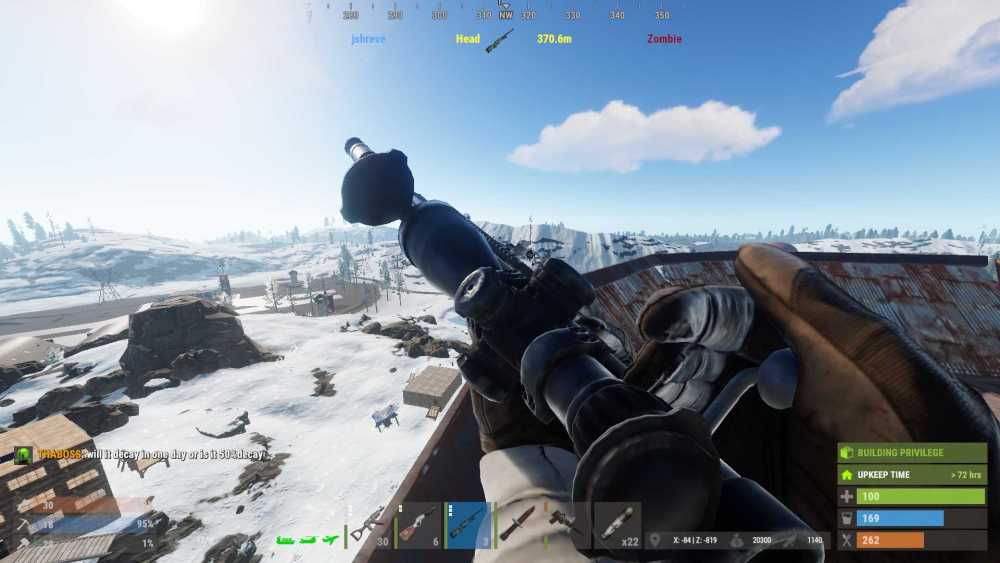This screenshot has height=563, width=1000.
Task: Click the Building Privilege indicator
Action: [x=912, y=453]
